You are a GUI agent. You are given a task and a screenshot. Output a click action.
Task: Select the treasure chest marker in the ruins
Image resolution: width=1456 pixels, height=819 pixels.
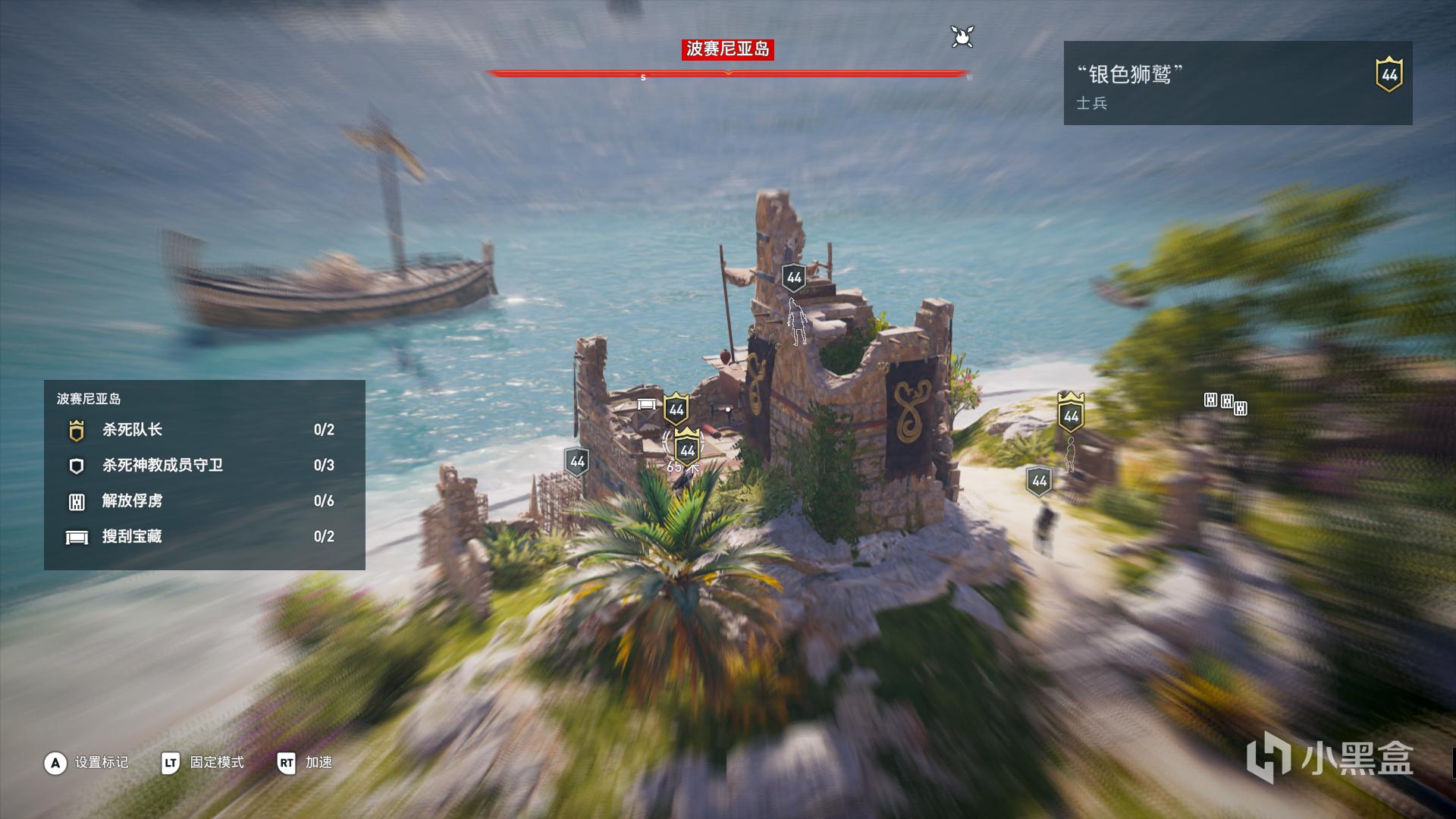coord(646,404)
